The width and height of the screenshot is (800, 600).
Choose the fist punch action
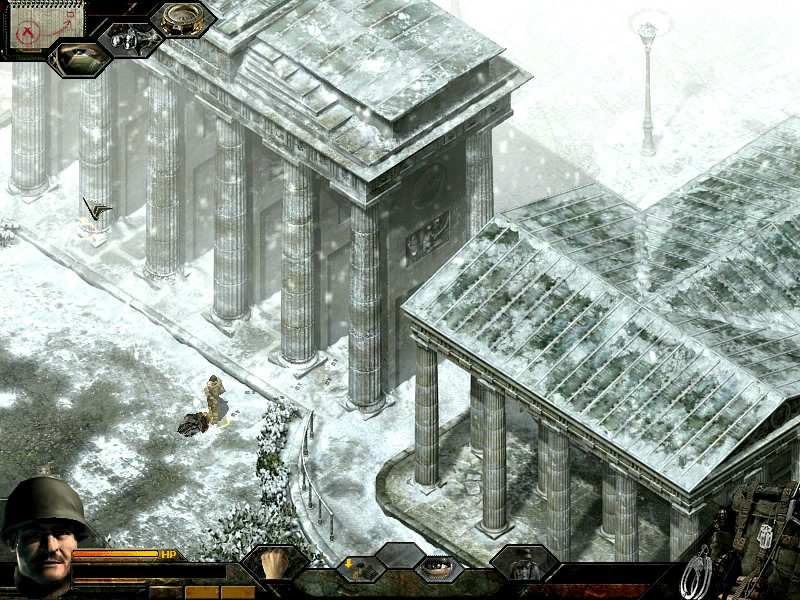tap(273, 563)
